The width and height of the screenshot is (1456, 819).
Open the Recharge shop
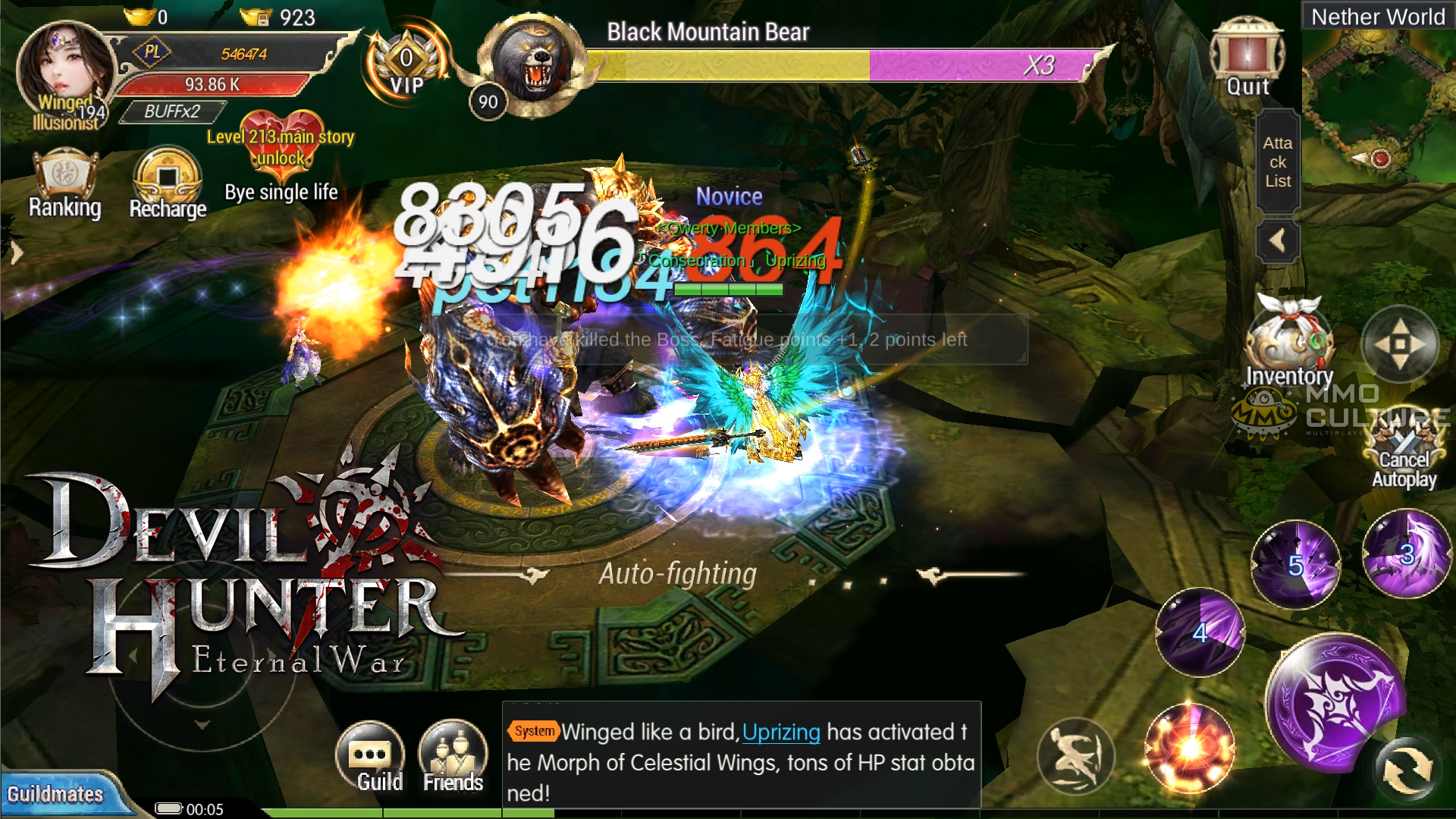tap(168, 184)
